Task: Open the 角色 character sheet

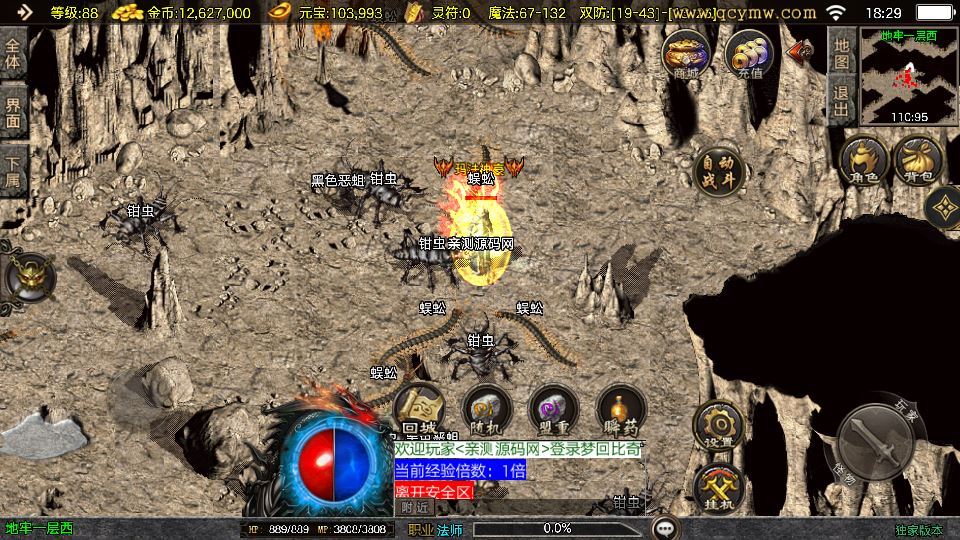Action: (x=864, y=162)
